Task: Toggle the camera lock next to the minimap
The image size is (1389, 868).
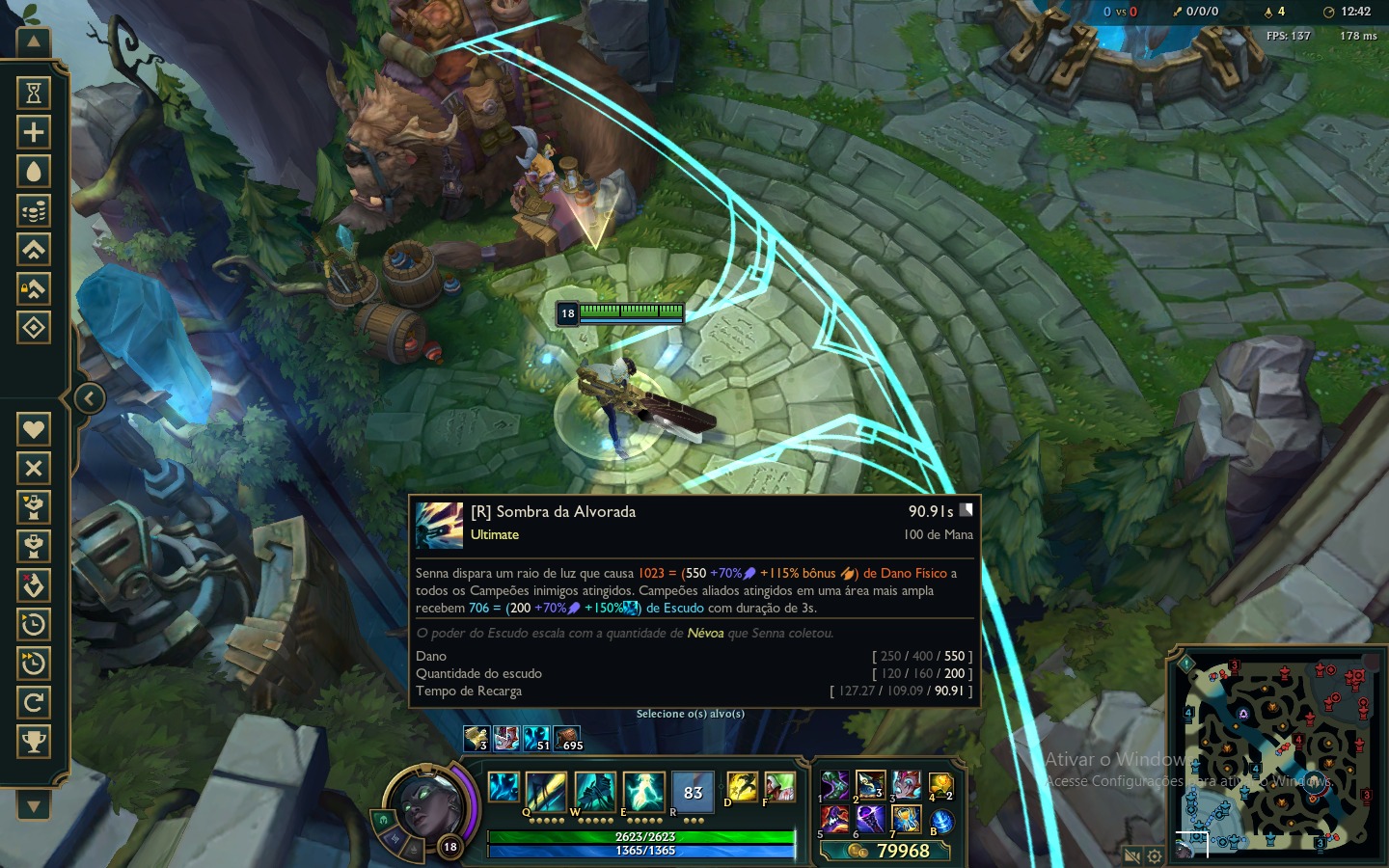Action: [1132, 854]
